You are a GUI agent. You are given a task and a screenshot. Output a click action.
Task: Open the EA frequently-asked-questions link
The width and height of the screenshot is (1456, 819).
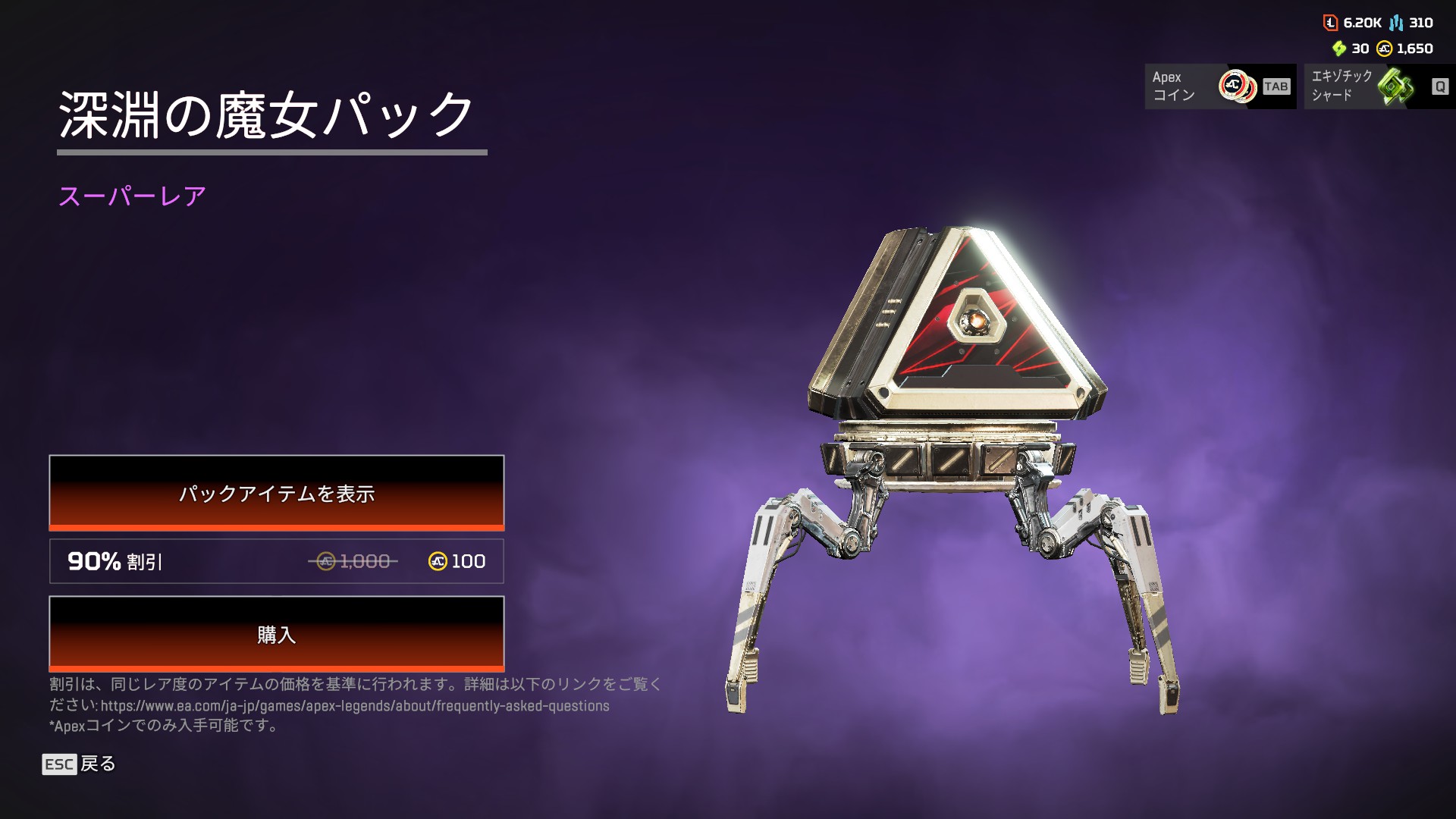coord(355,706)
